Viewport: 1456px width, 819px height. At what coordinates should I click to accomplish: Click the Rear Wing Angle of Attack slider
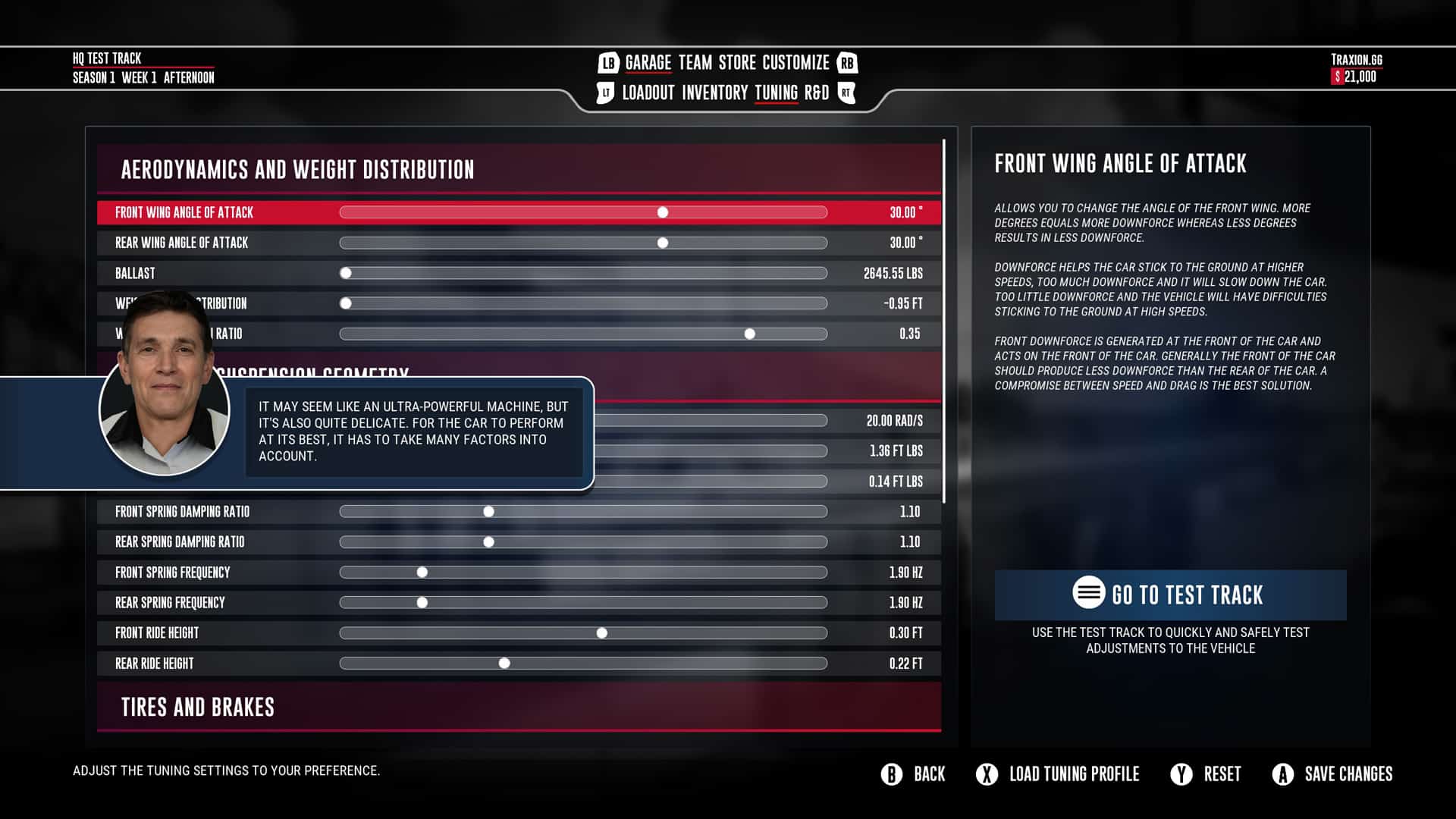click(663, 243)
